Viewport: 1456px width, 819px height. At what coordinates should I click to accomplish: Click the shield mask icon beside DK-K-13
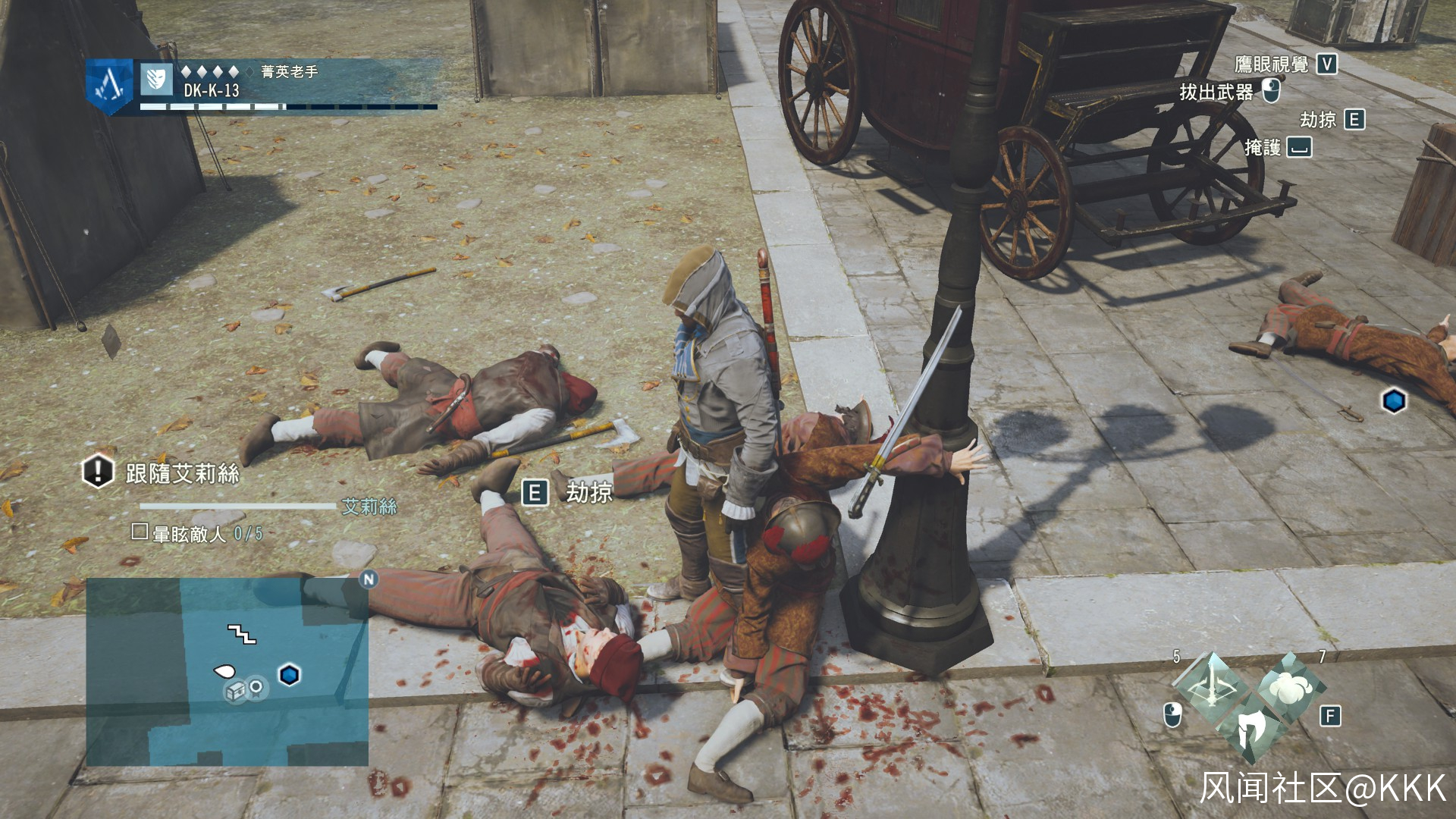pyautogui.click(x=157, y=80)
